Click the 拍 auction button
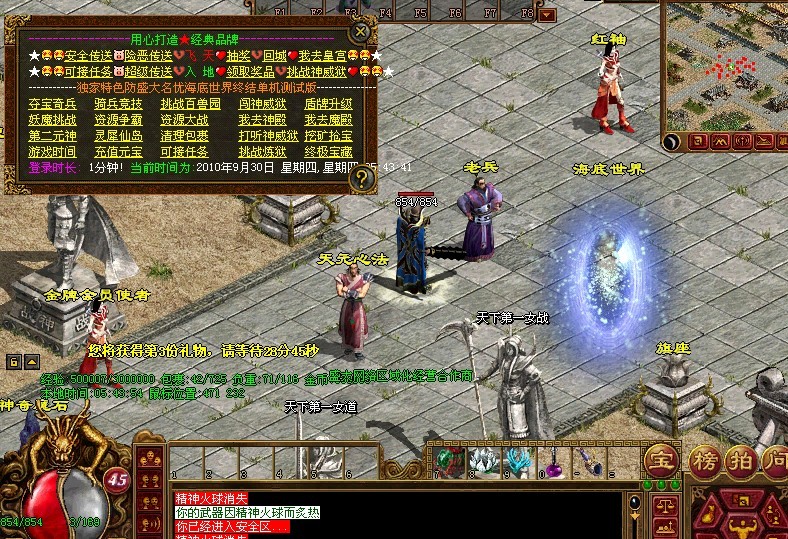 (741, 461)
